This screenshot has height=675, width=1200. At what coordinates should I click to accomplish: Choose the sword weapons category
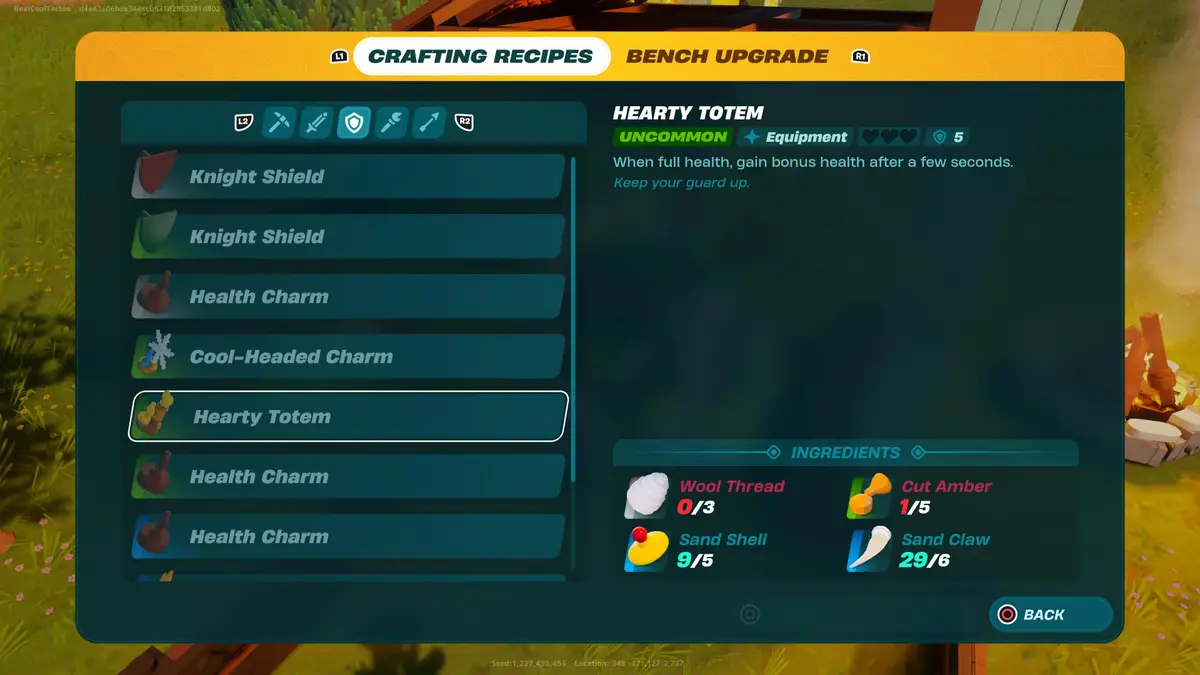pos(316,123)
